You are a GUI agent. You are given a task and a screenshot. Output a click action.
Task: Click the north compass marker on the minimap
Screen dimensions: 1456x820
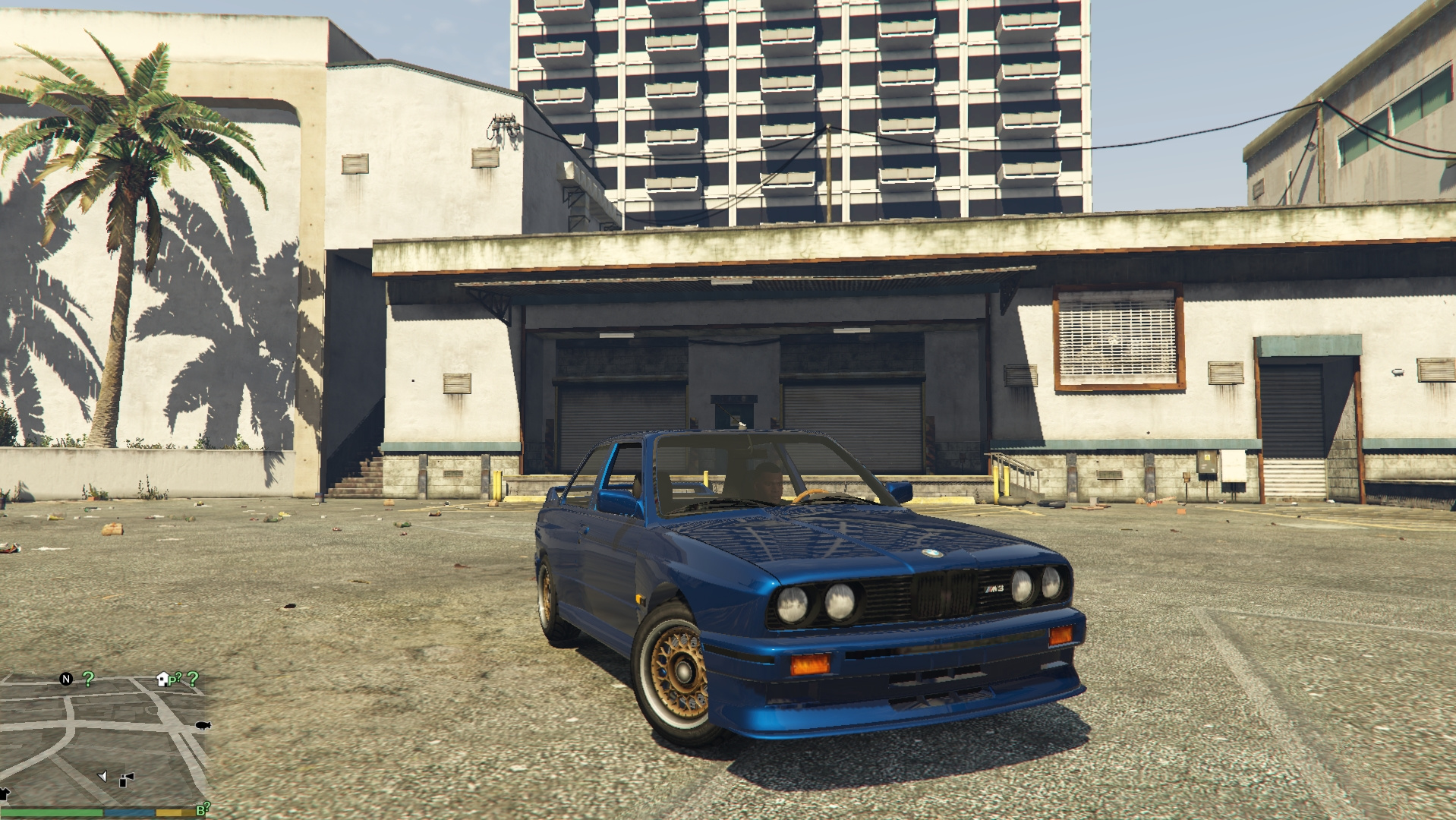pyautogui.click(x=66, y=679)
